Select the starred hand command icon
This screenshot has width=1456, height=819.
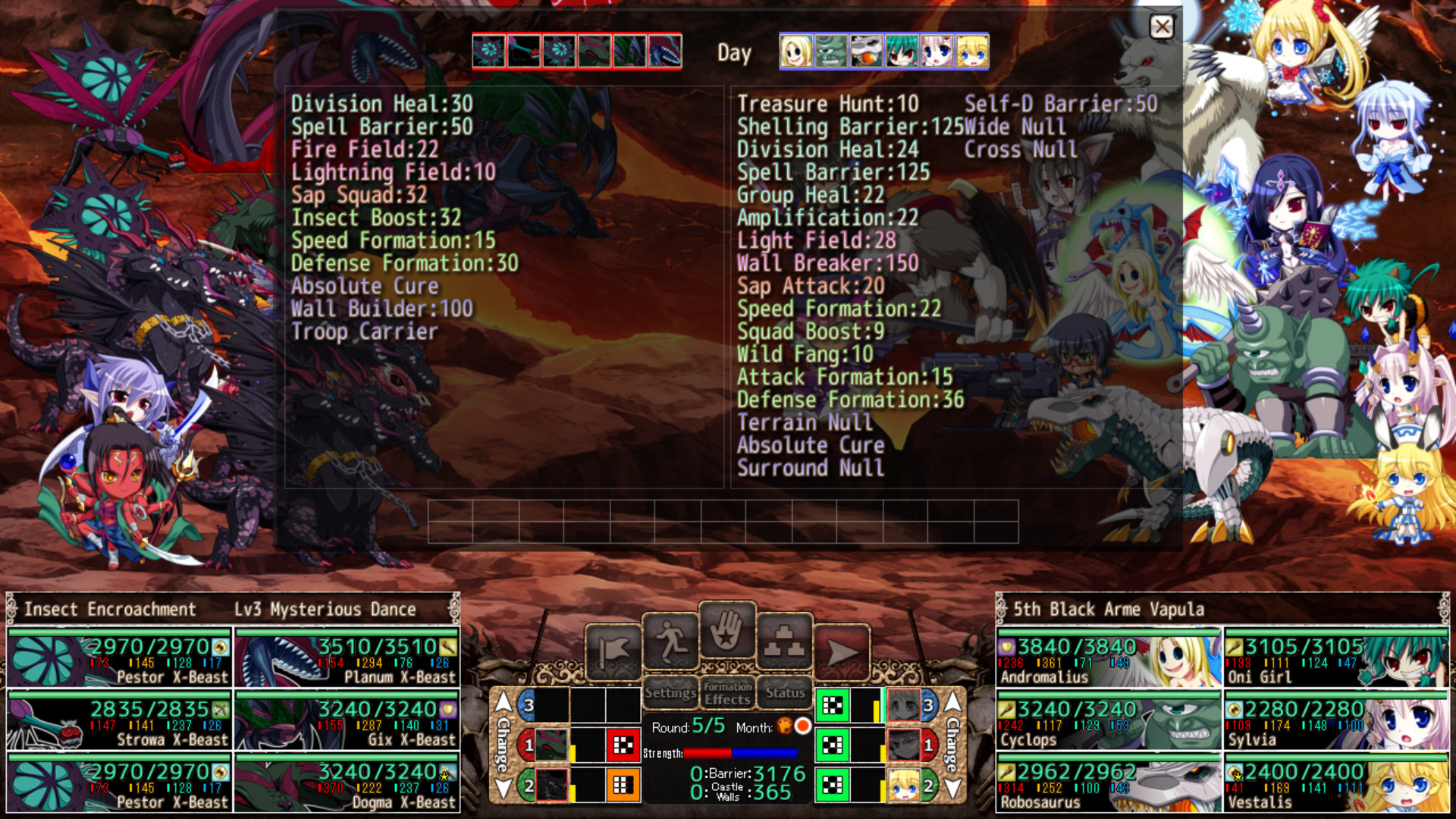coord(726,629)
